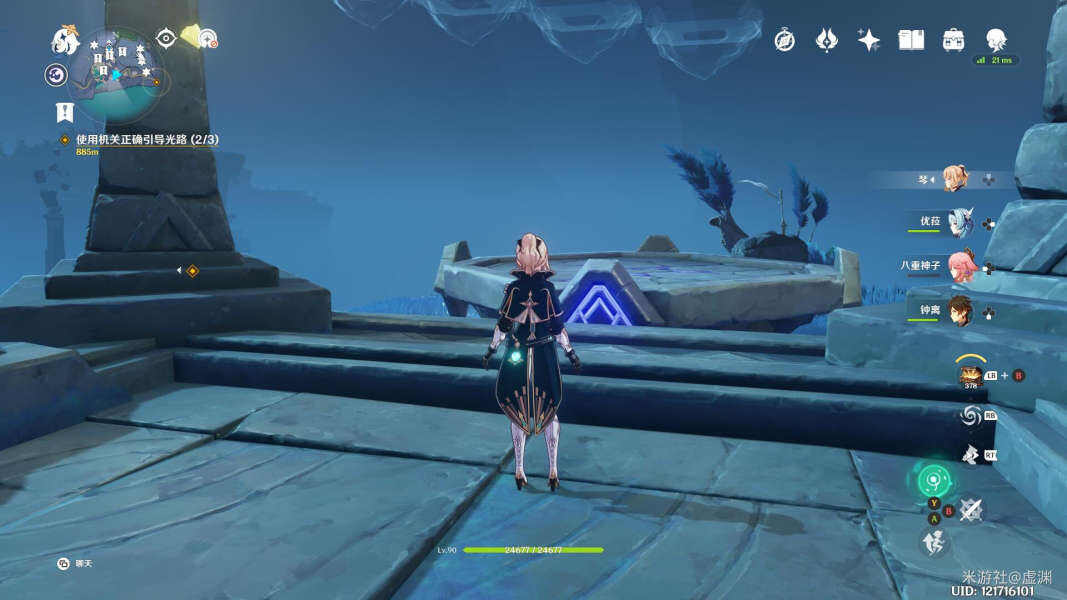Viewport: 1067px width, 600px height.
Task: Open the Paimon menu
Action: pyautogui.click(x=66, y=40)
